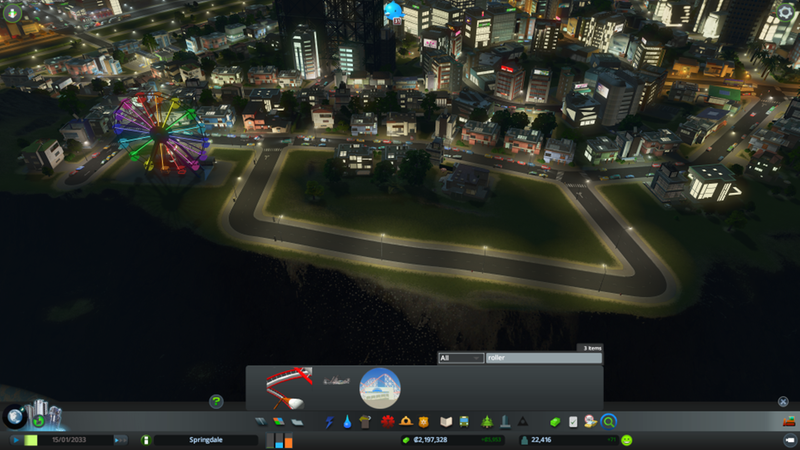Open the Roads build menu
This screenshot has height=450, width=800.
(x=260, y=422)
